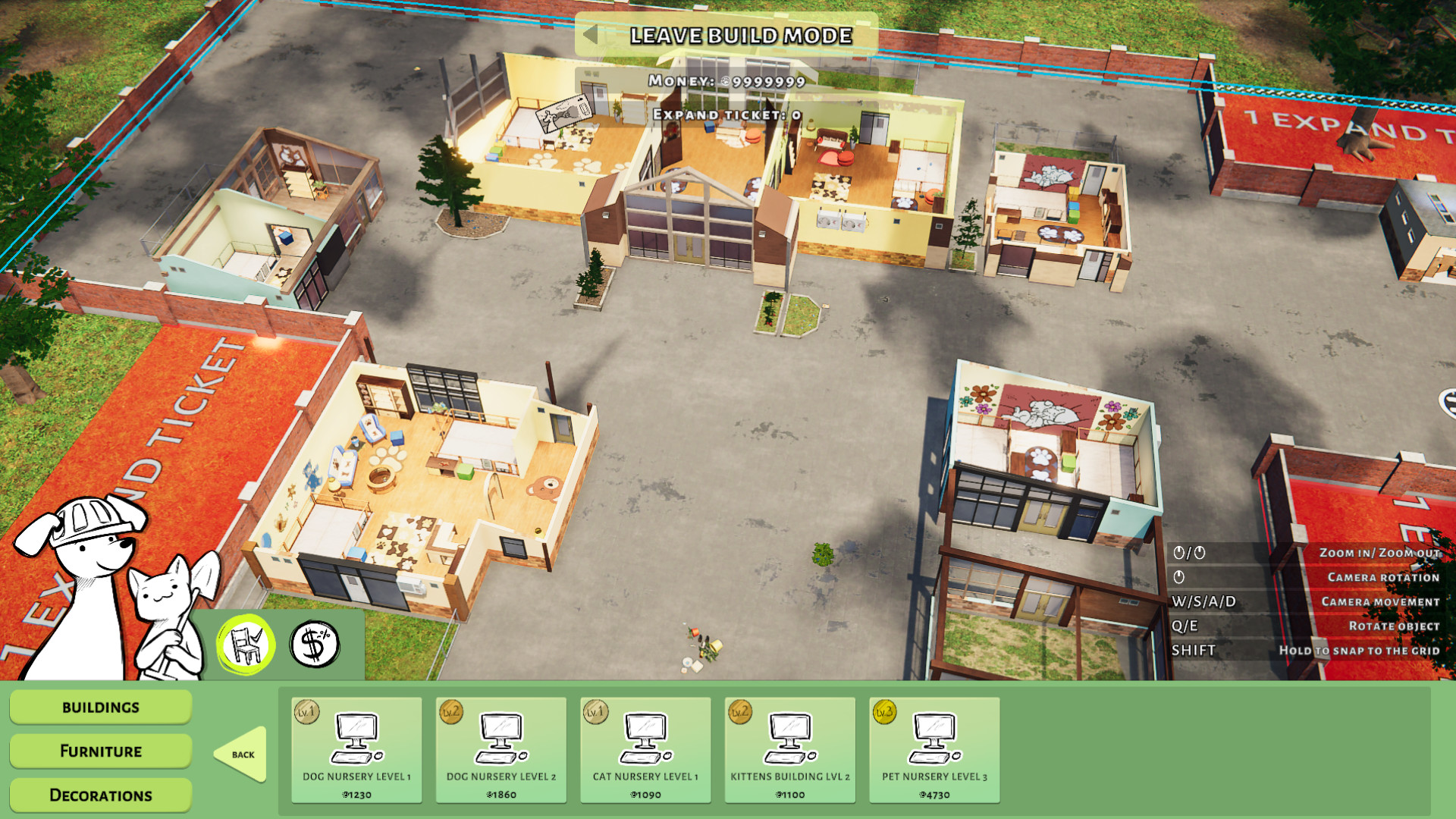Select the Pet Nursery Level 3 building
The width and height of the screenshot is (1456, 819).
(x=936, y=747)
